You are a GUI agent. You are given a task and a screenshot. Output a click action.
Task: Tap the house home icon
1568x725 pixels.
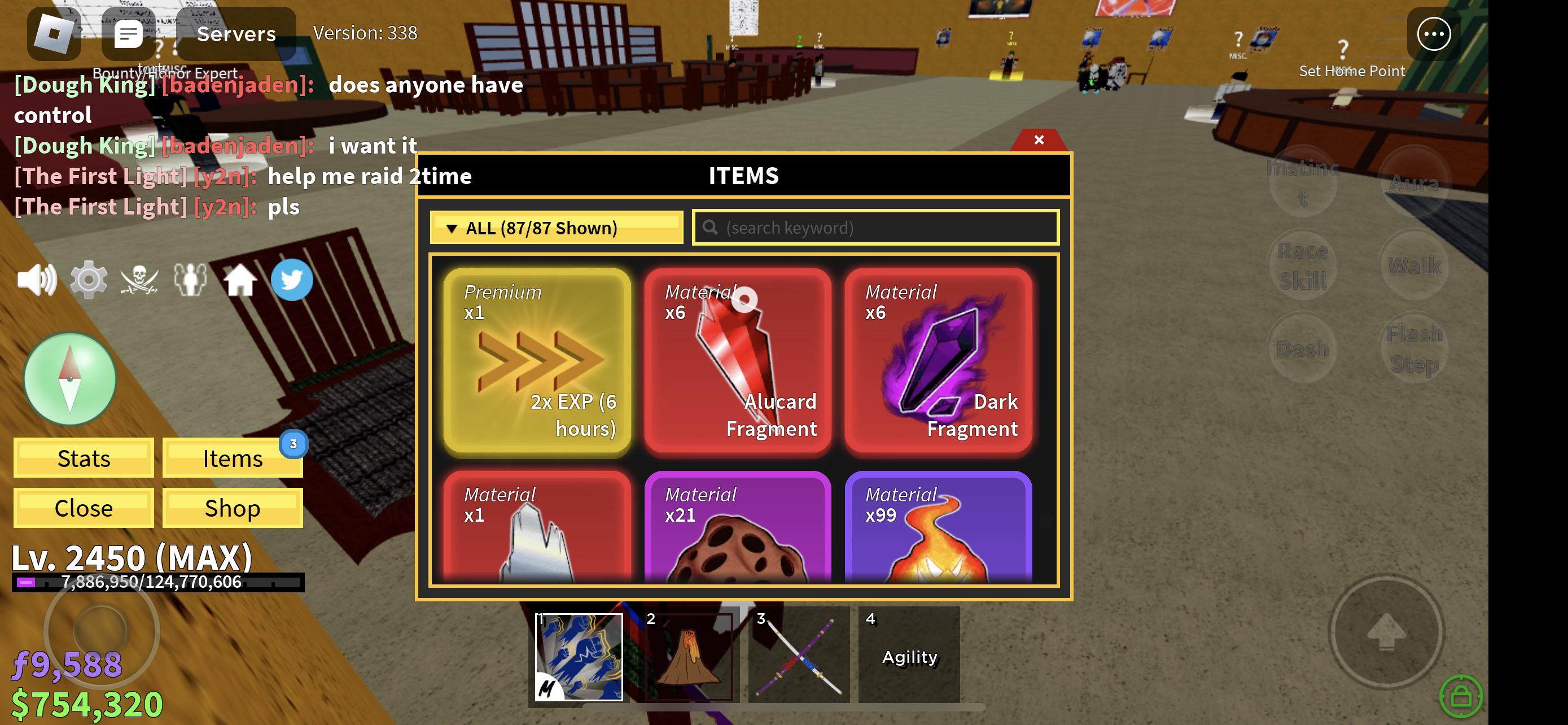click(240, 281)
